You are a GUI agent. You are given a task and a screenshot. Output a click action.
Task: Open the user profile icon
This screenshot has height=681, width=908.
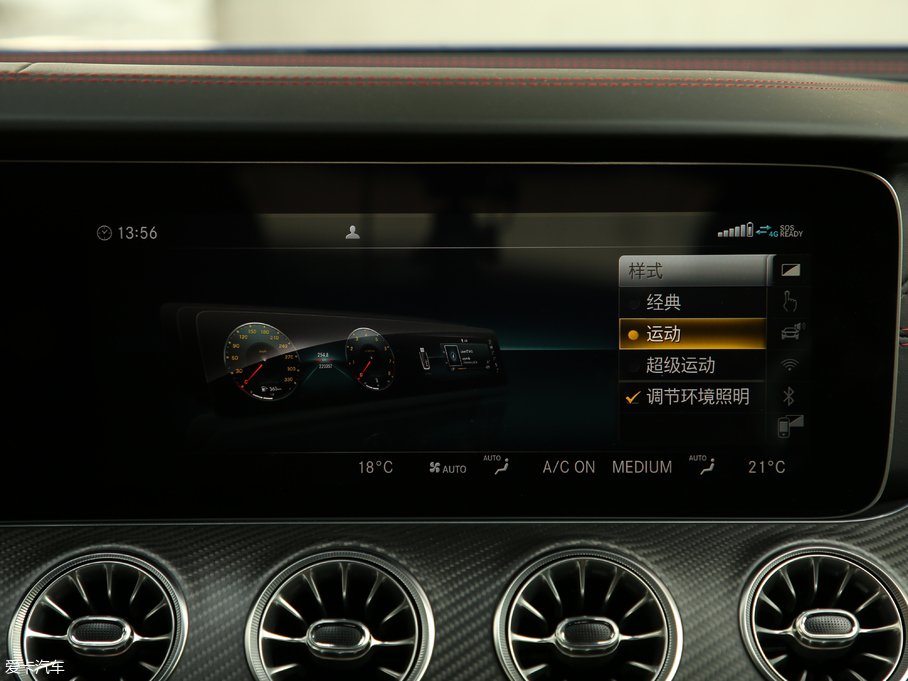352,232
